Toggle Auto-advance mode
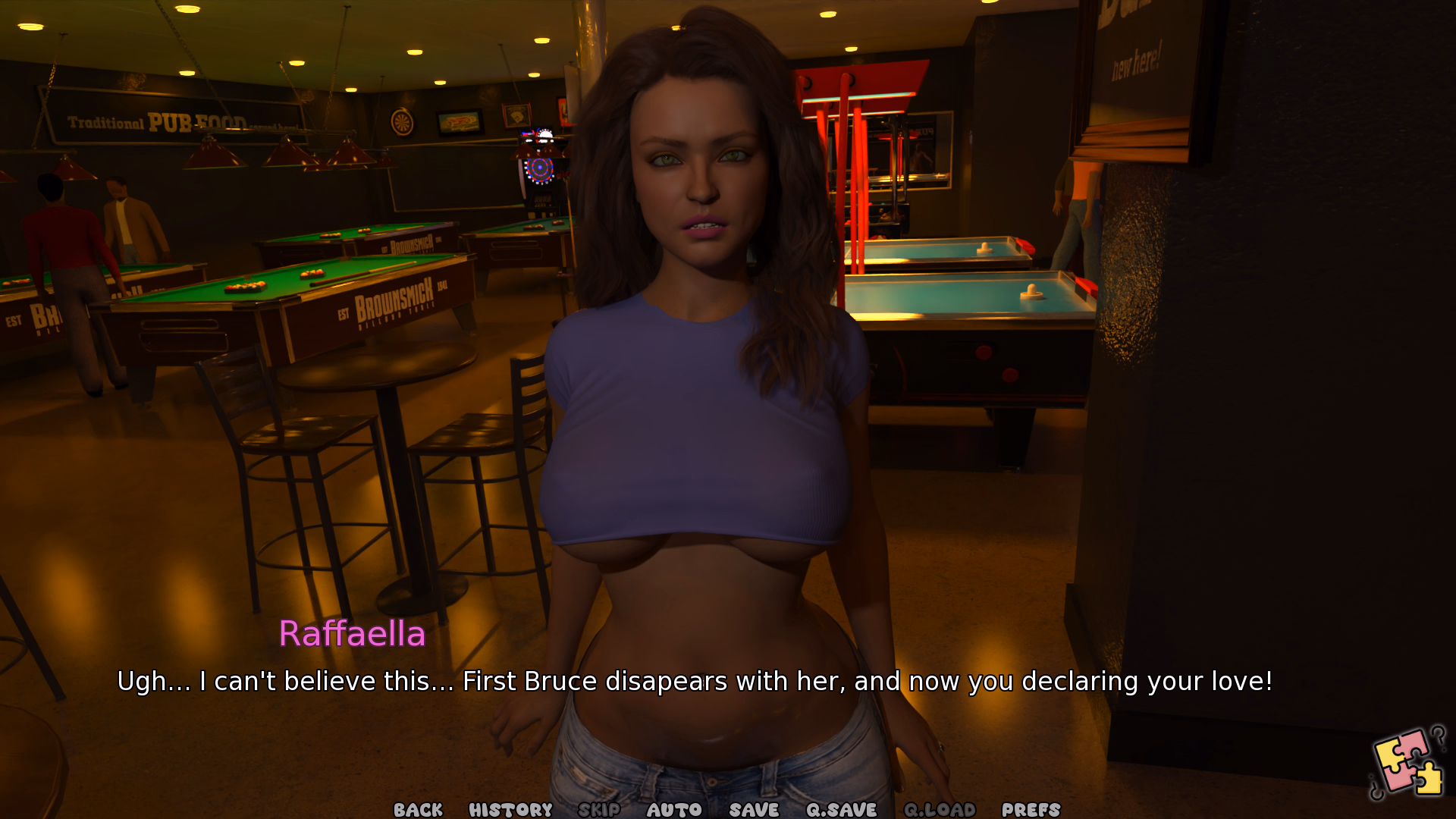Screen dimensions: 1456x819 (674, 809)
